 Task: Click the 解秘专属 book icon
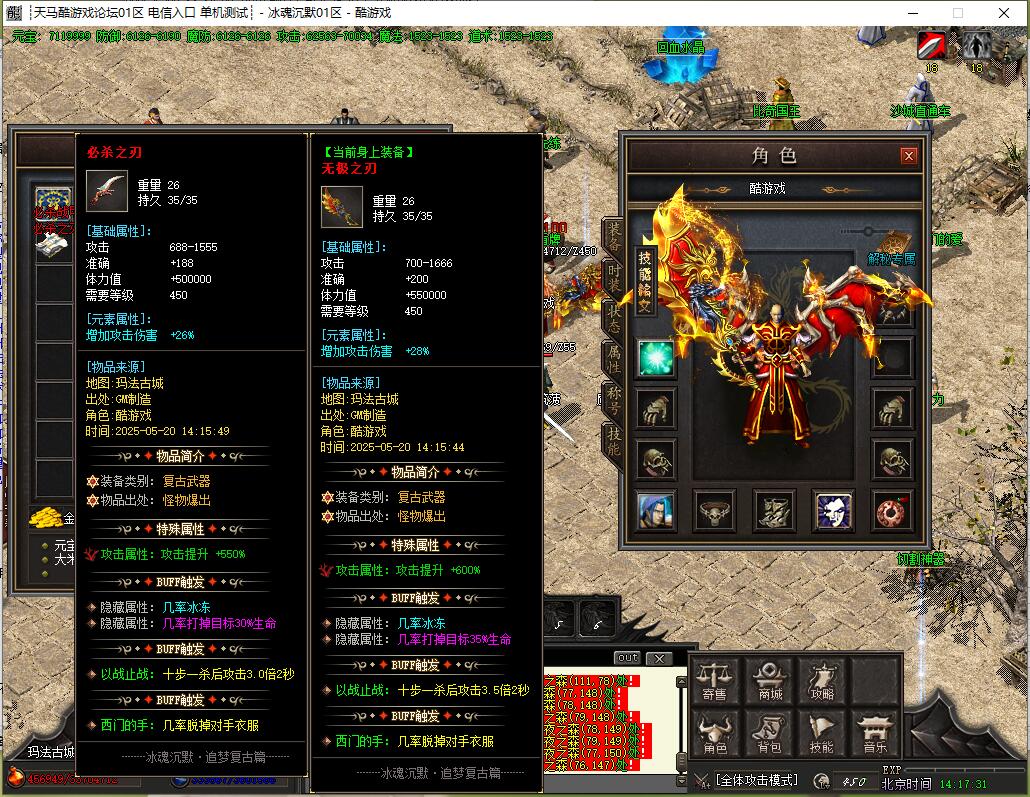[x=892, y=246]
